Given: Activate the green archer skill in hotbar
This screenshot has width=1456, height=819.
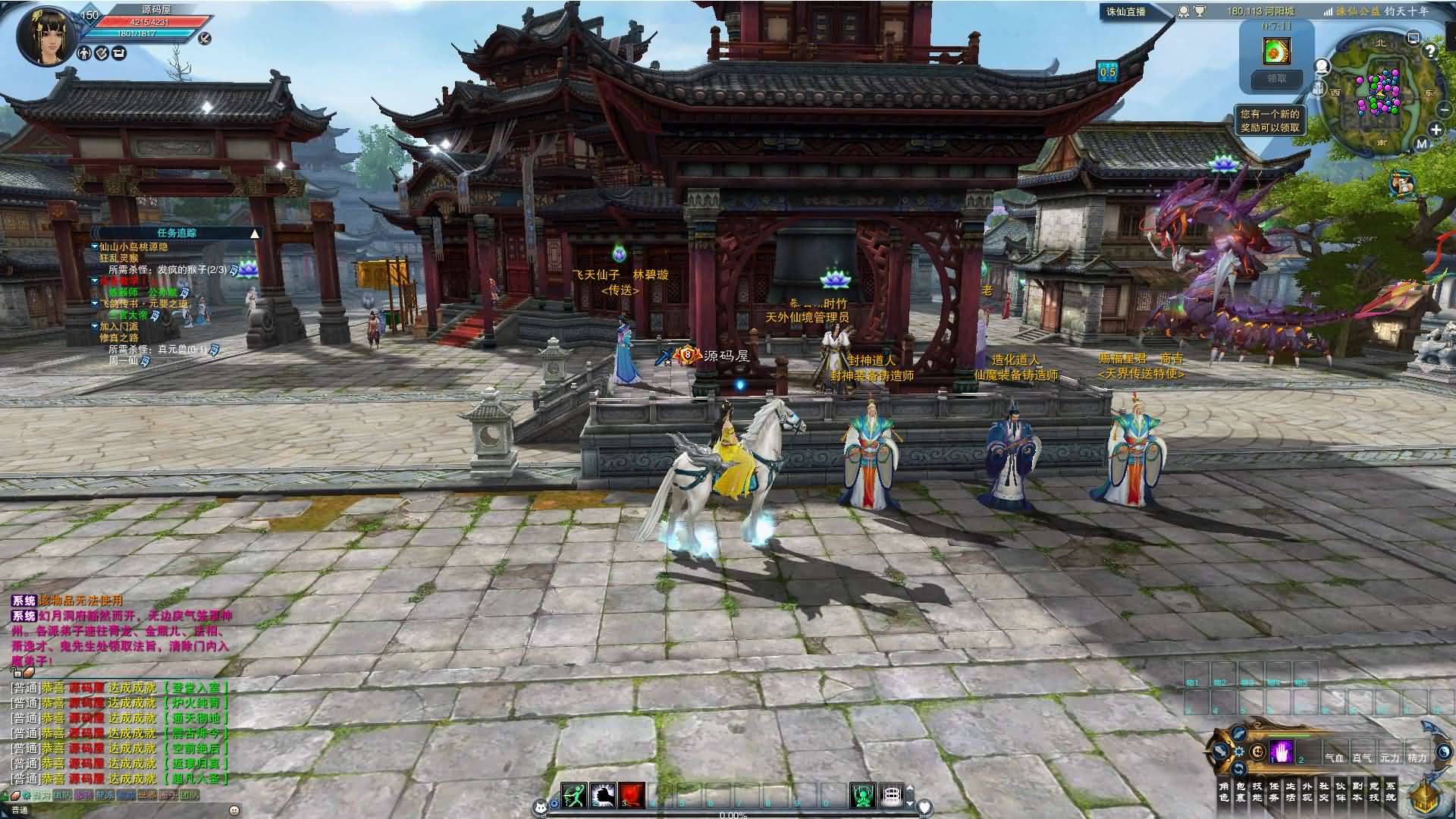Looking at the screenshot, I should pos(574,795).
